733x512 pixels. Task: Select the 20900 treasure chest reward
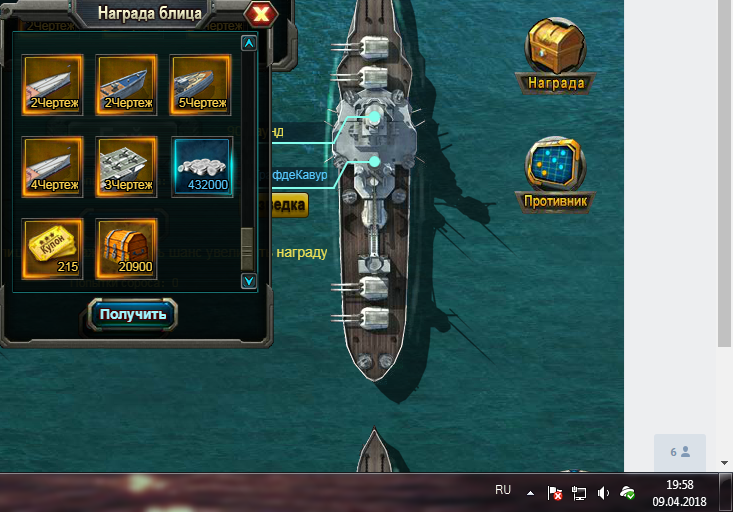pyautogui.click(x=127, y=248)
